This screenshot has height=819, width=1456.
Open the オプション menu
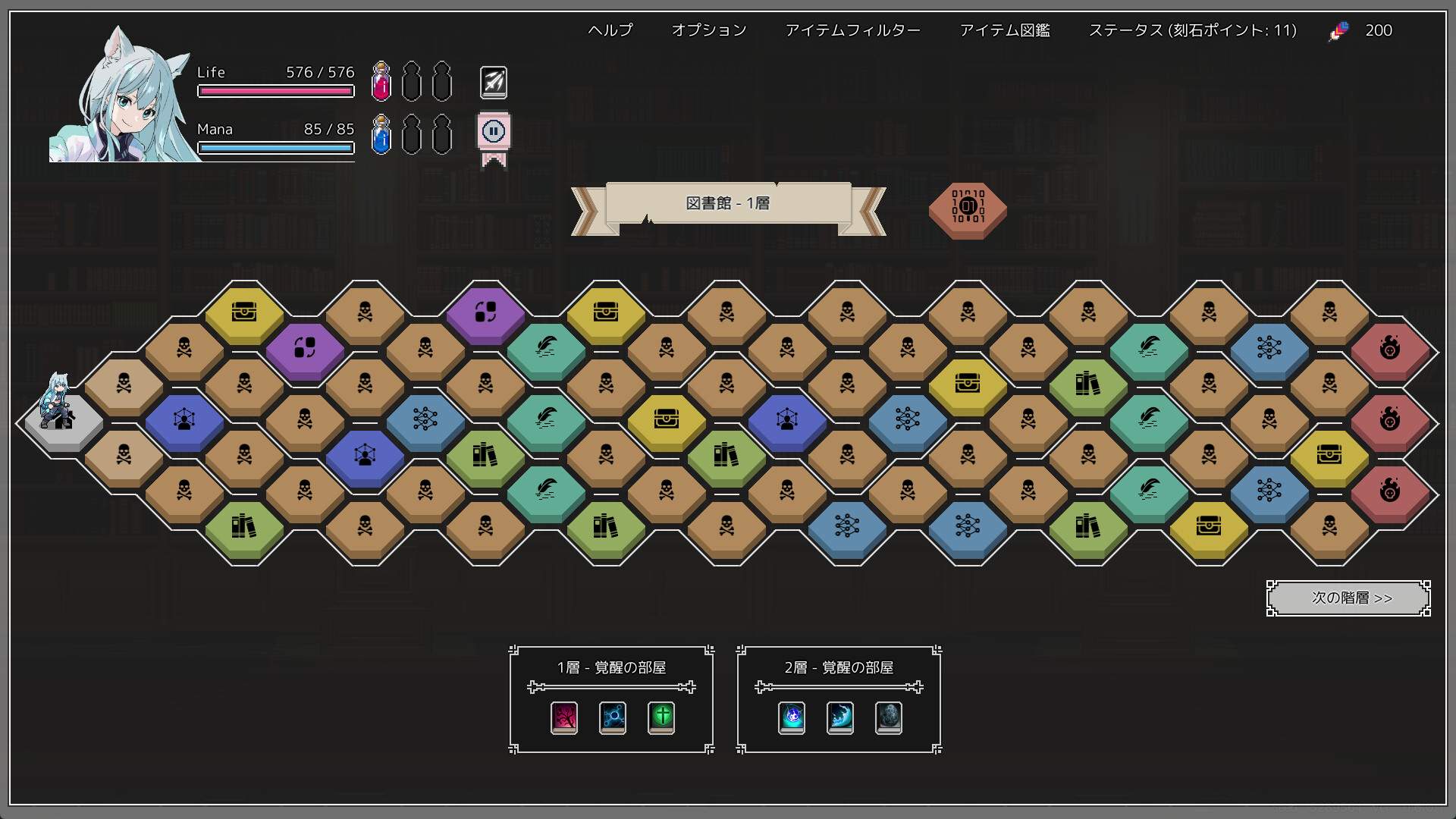point(708,30)
